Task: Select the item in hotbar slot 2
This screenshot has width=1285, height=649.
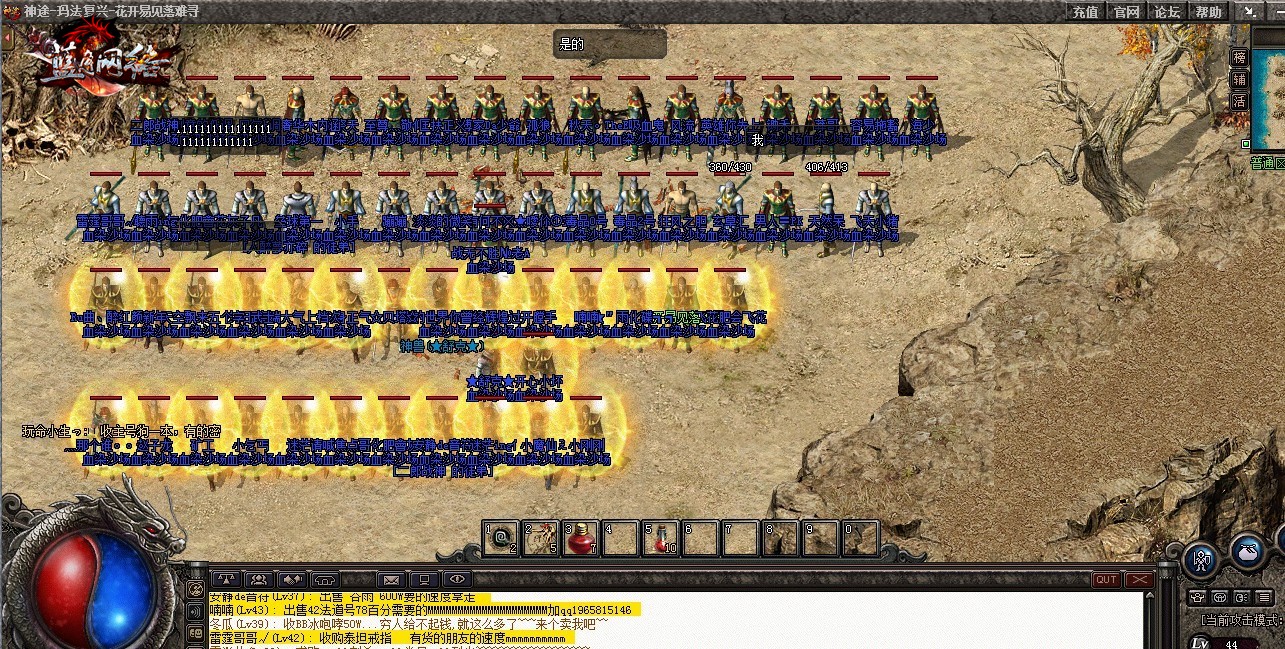Action: [x=541, y=539]
